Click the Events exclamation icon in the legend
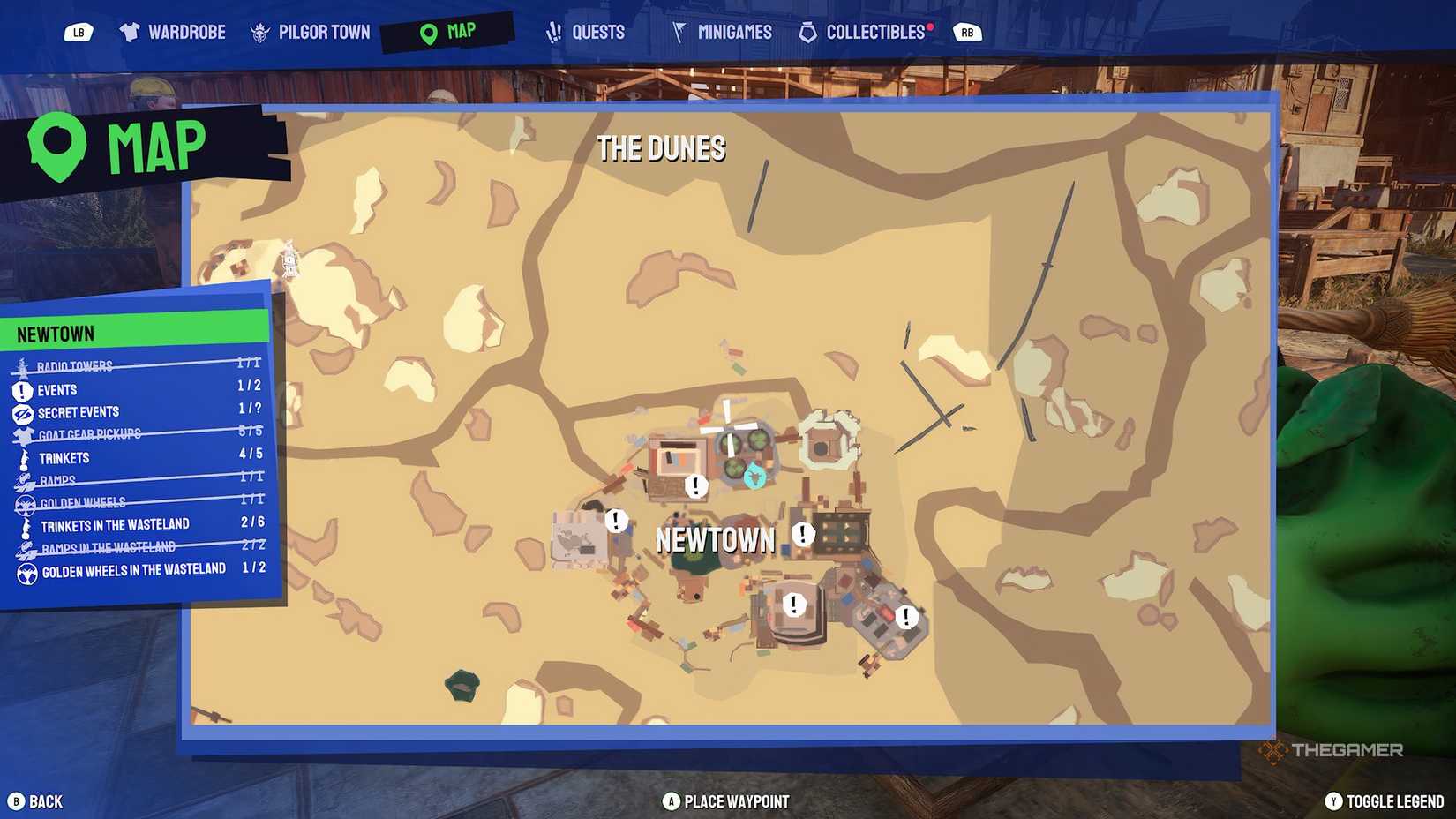 point(22,389)
